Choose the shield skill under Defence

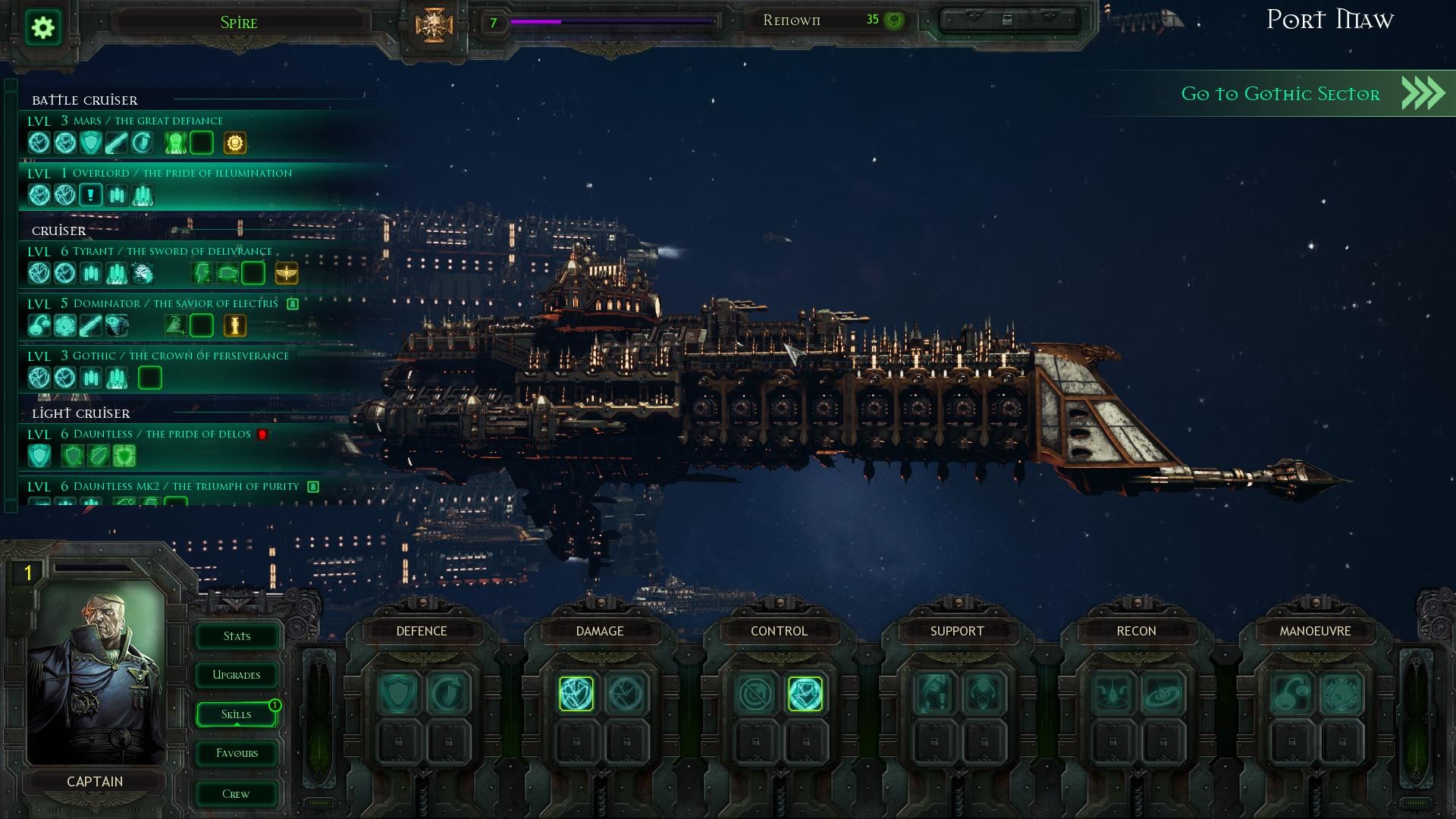(398, 694)
